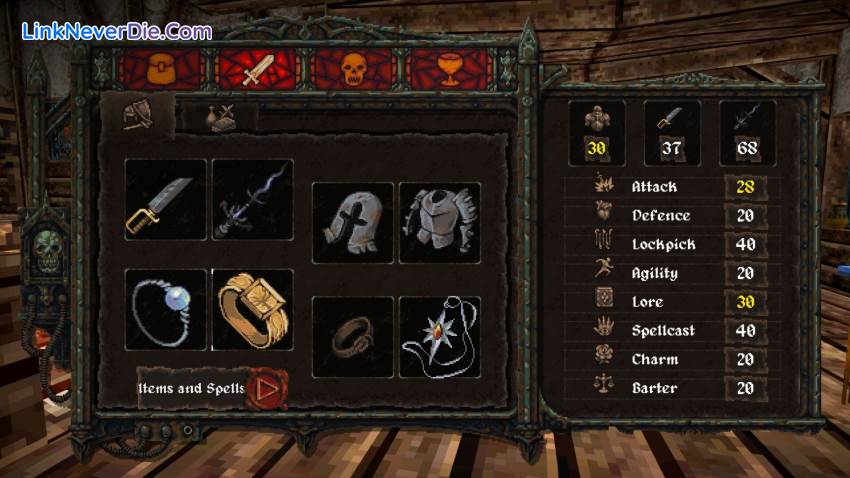Select the equipped dagger slot
The image size is (850, 478).
(x=166, y=200)
